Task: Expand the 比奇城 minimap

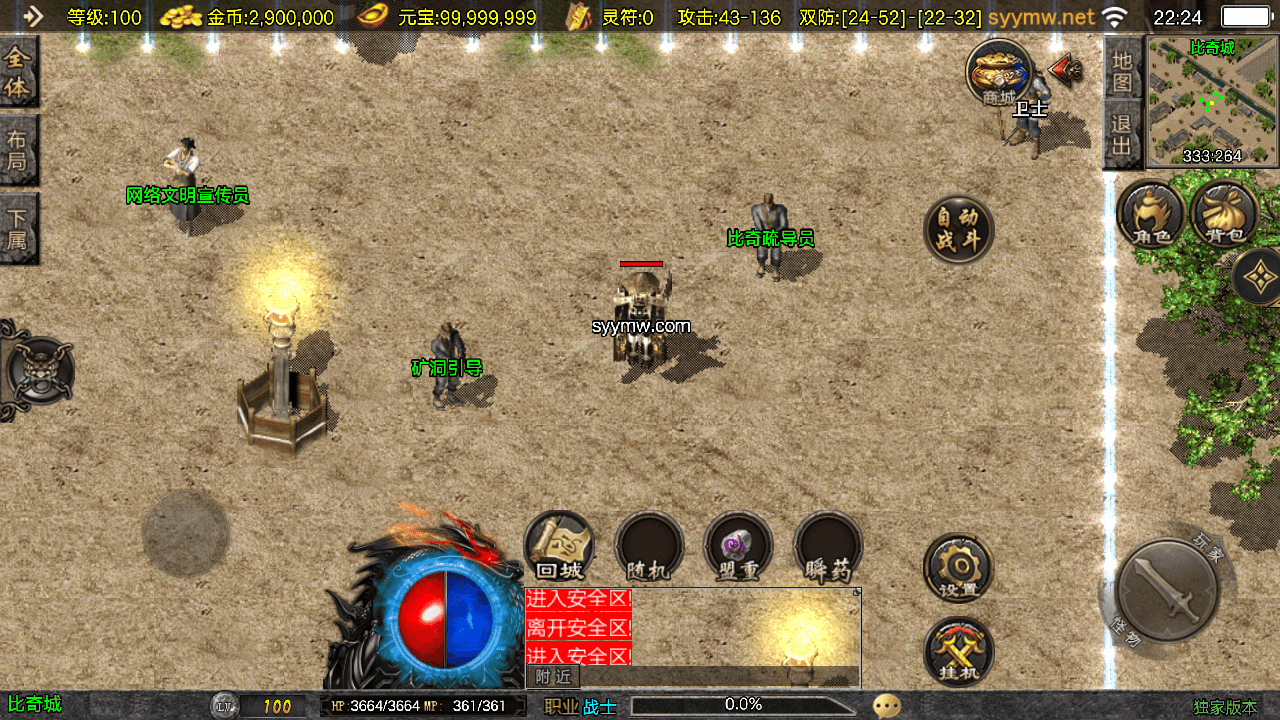Action: click(1212, 100)
